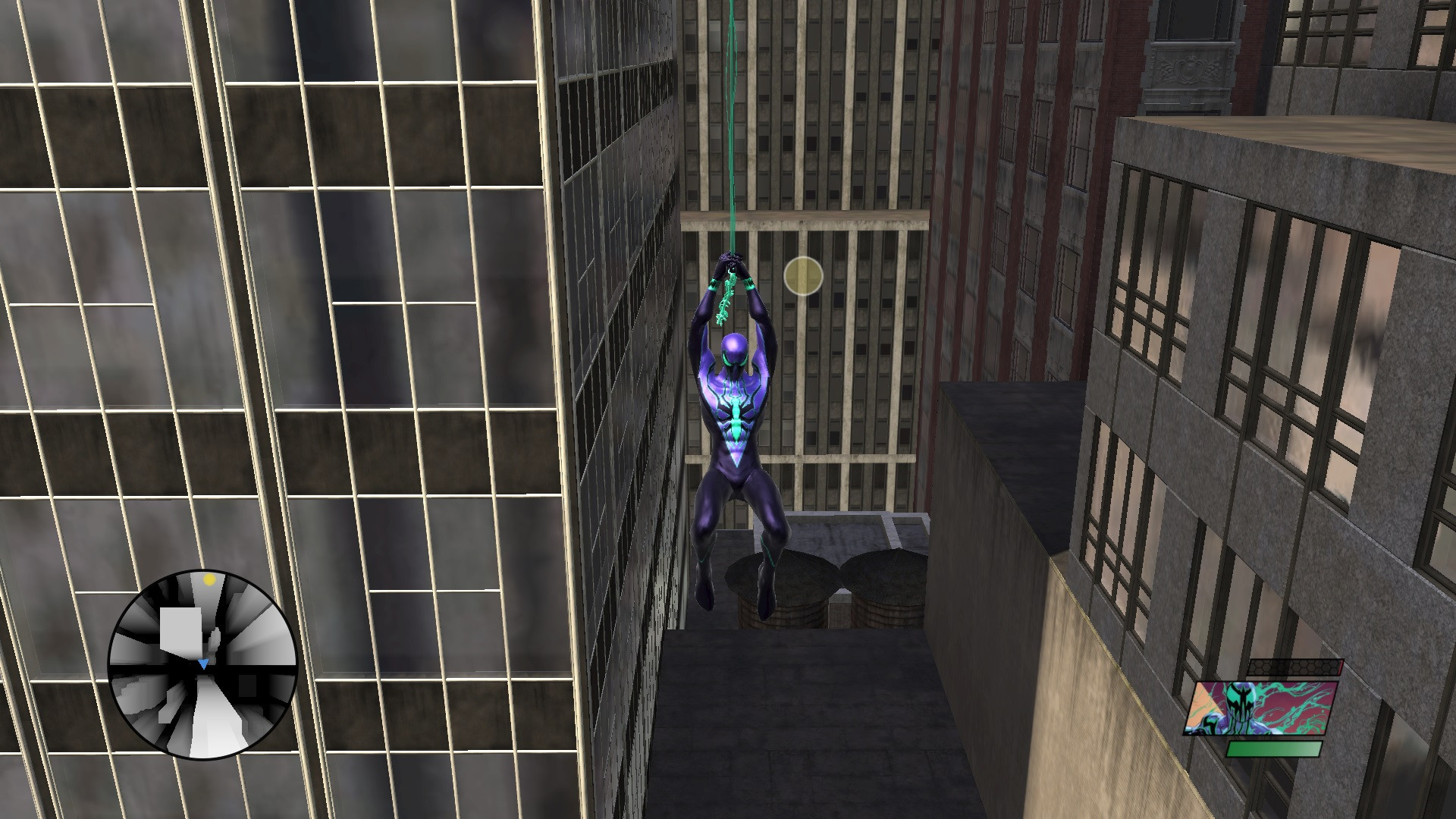Viewport: 1456px width, 819px height.
Task: Click the large white building blip on the minimap
Action: [x=180, y=628]
